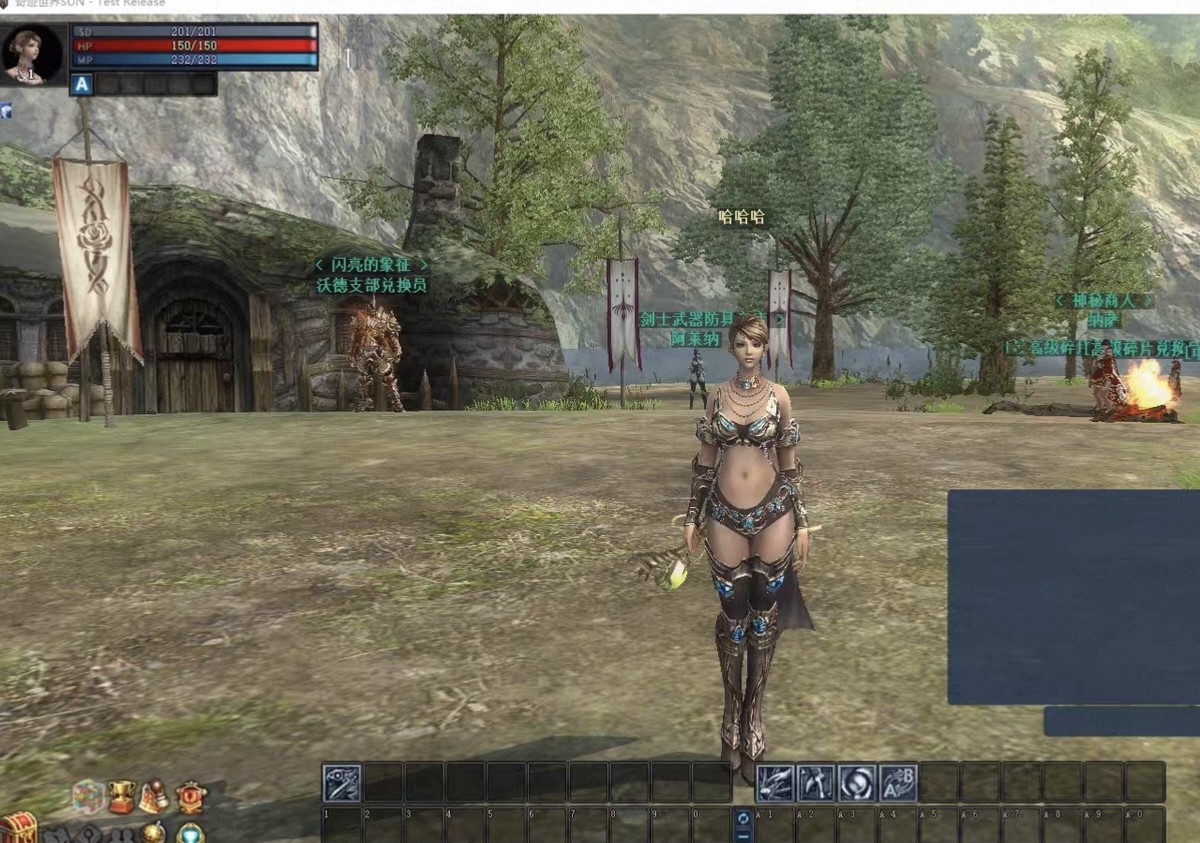Click the A-to-B swap skill icon
1200x843 pixels.
click(x=898, y=782)
